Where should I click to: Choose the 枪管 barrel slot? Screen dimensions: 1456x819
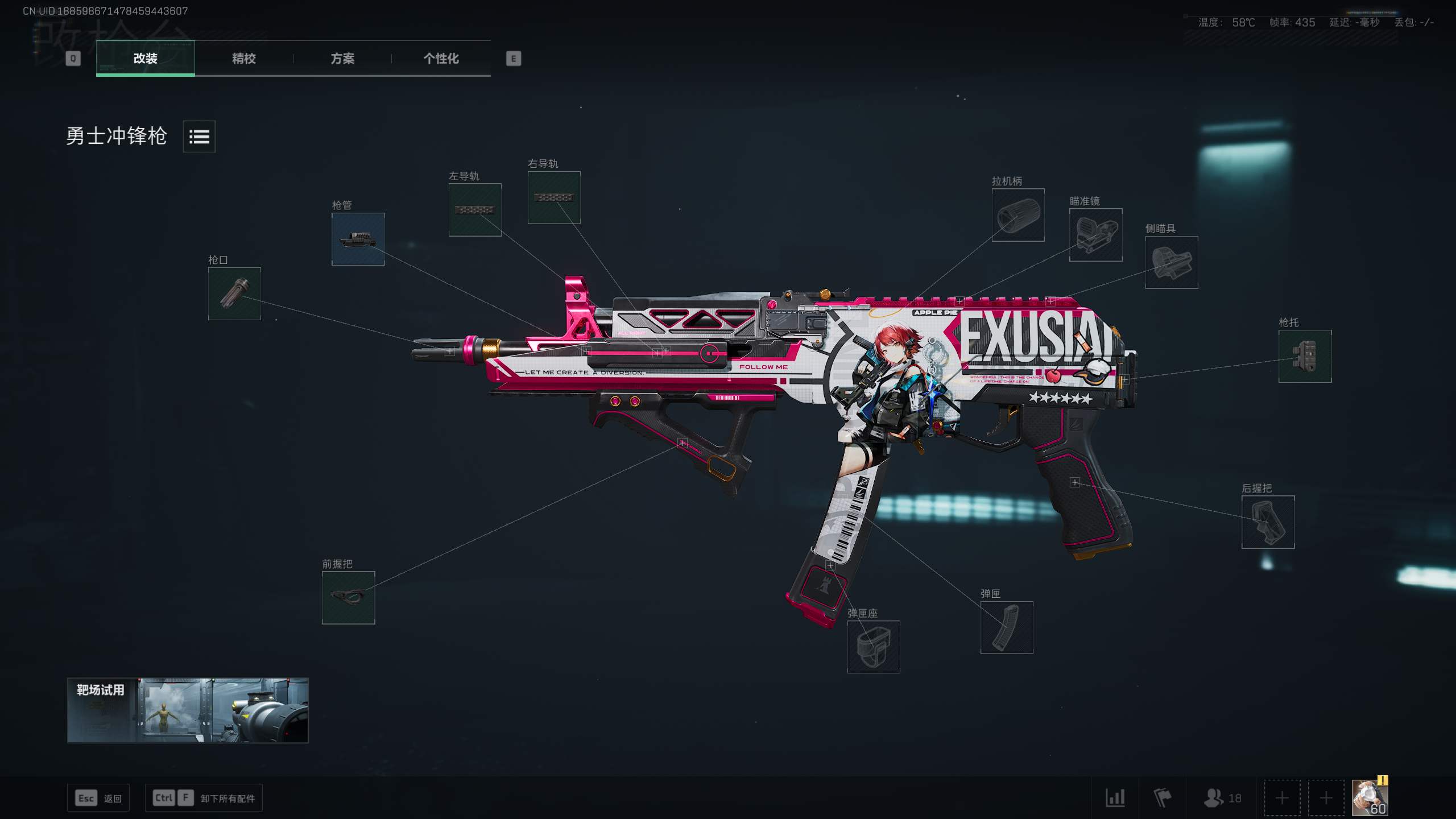tap(358, 239)
